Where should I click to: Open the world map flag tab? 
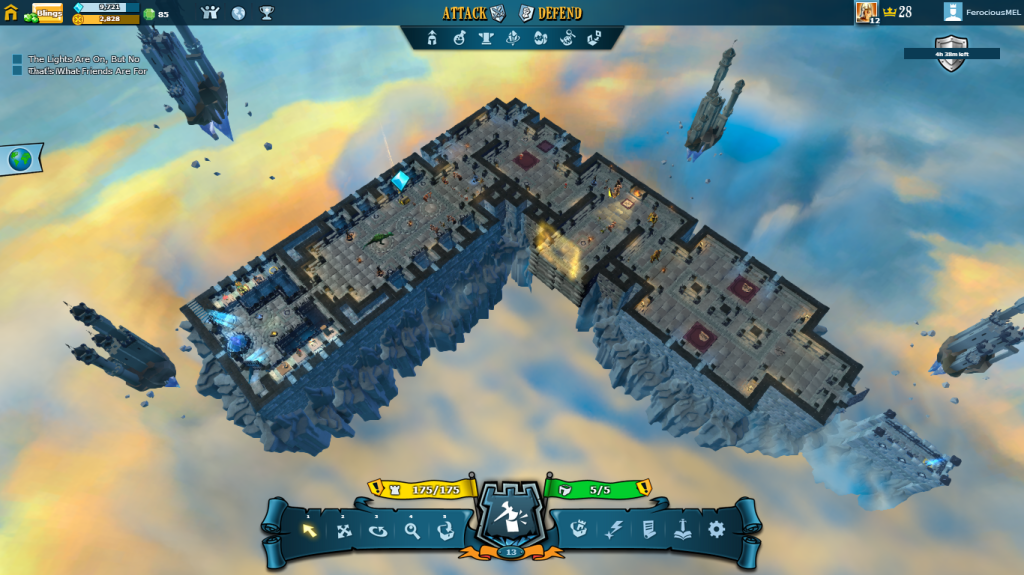coord(20,159)
